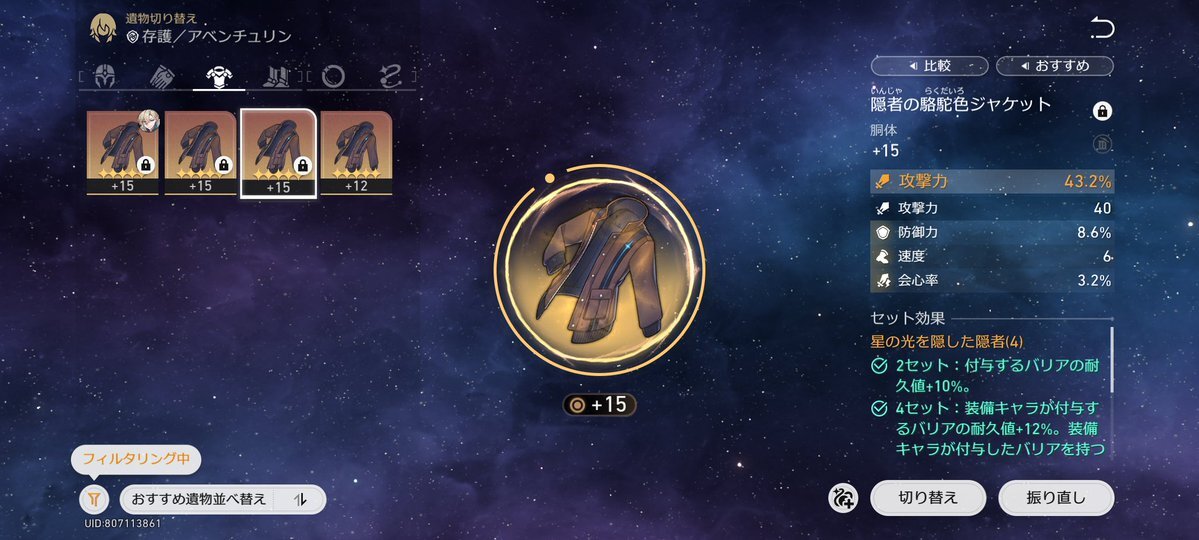Confirm with the 切り替え button
The width and height of the screenshot is (1199, 540).
click(x=927, y=497)
